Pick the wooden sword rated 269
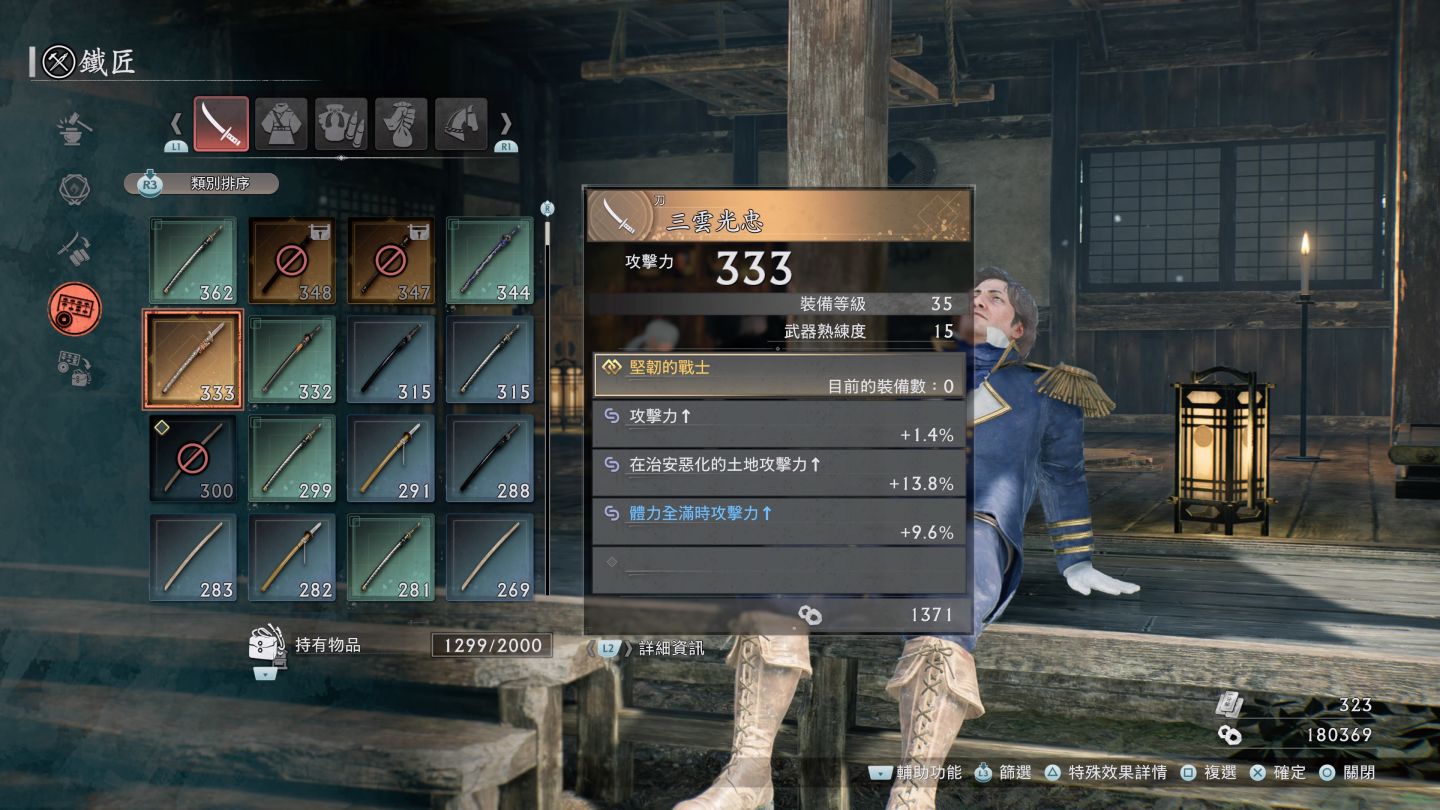 [490, 557]
